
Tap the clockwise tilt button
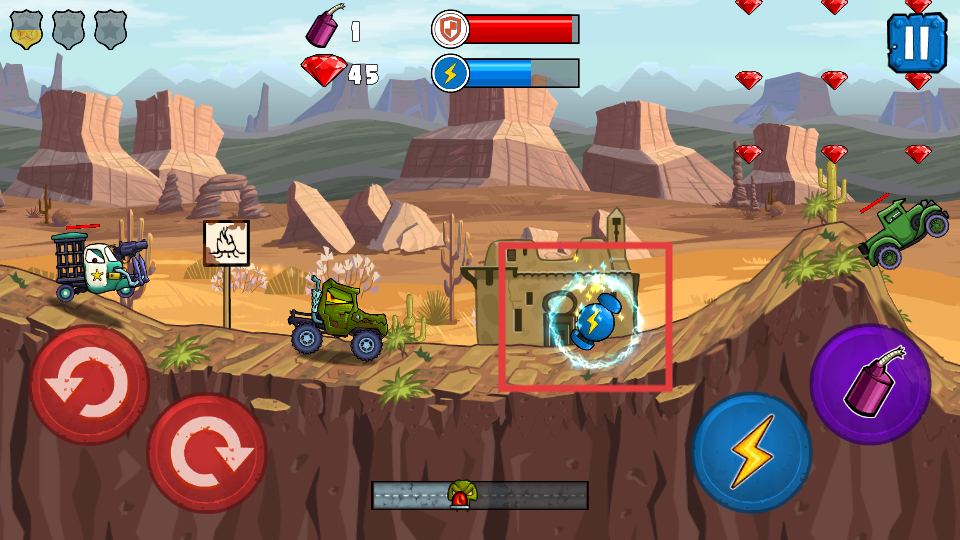207,453
